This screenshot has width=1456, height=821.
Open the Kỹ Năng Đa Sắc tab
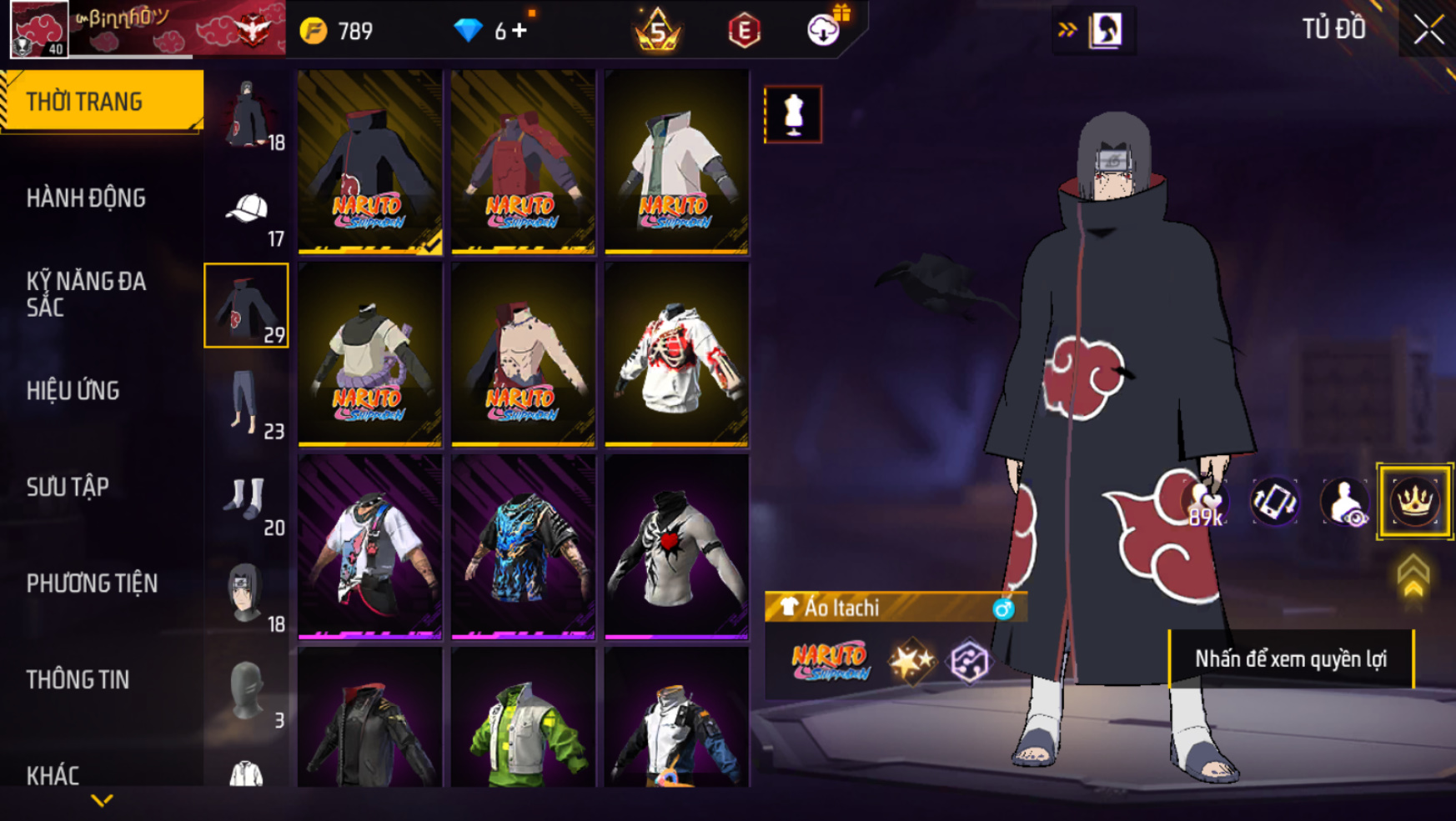[86, 294]
